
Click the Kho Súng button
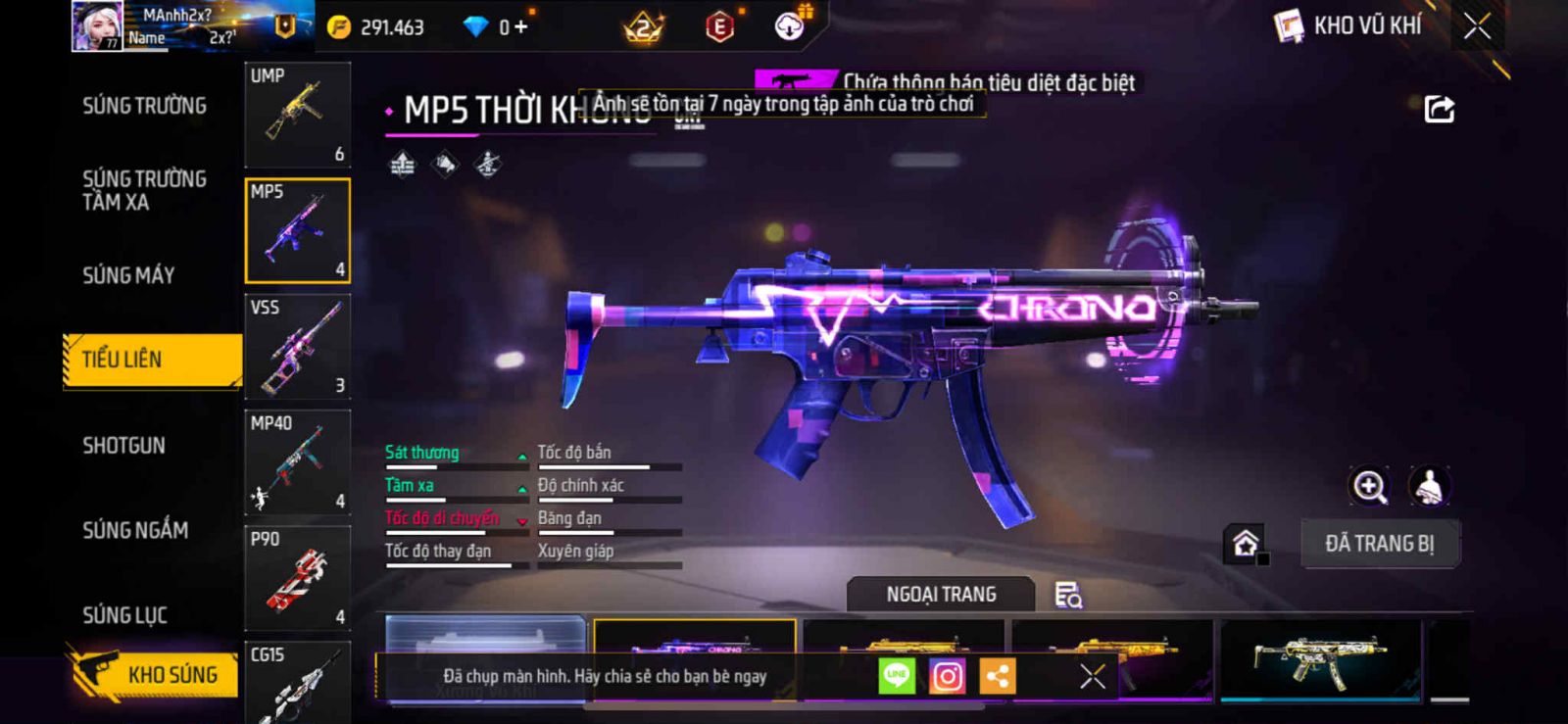pyautogui.click(x=155, y=674)
